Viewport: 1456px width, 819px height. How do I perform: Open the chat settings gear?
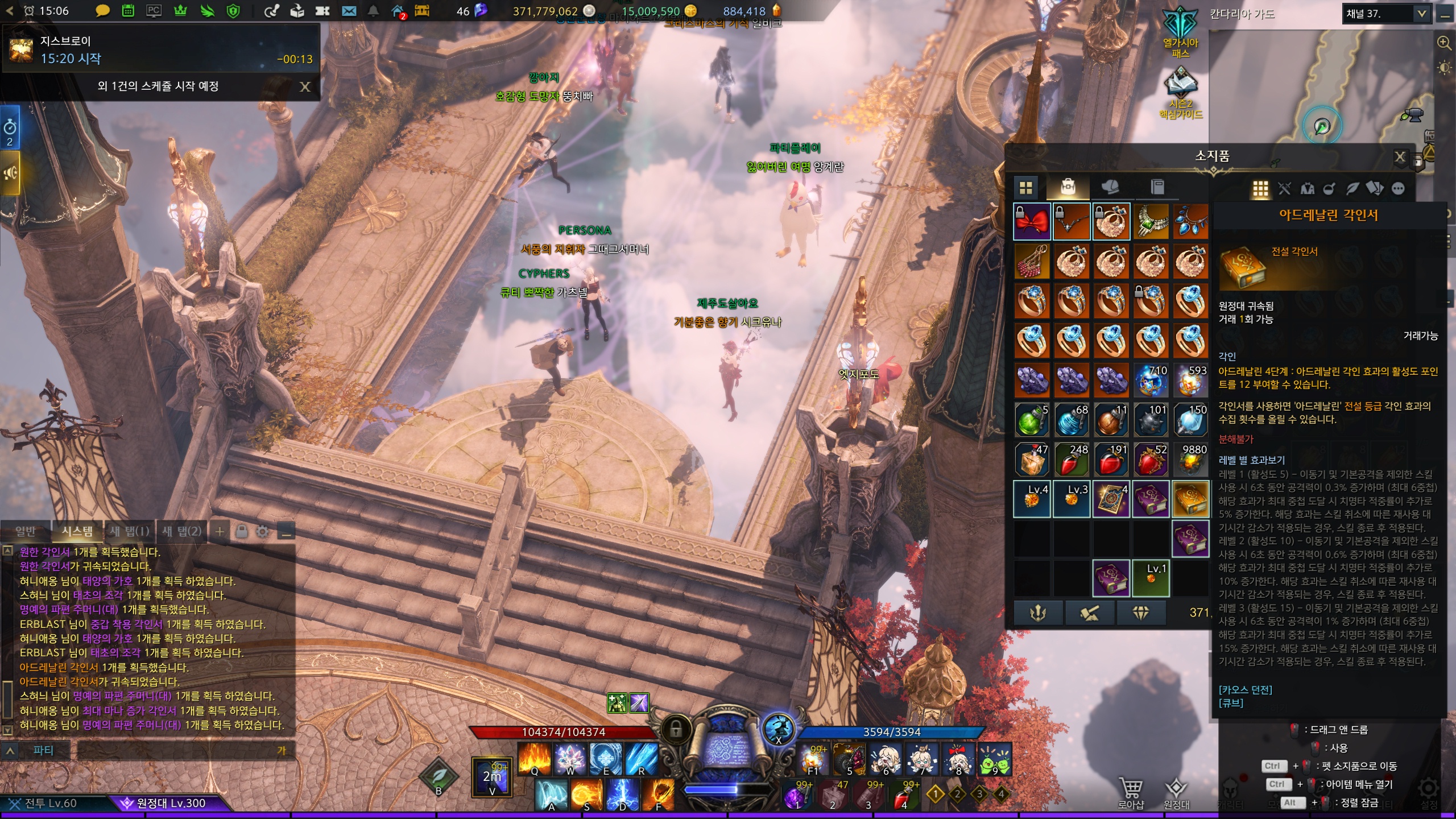pyautogui.click(x=262, y=532)
